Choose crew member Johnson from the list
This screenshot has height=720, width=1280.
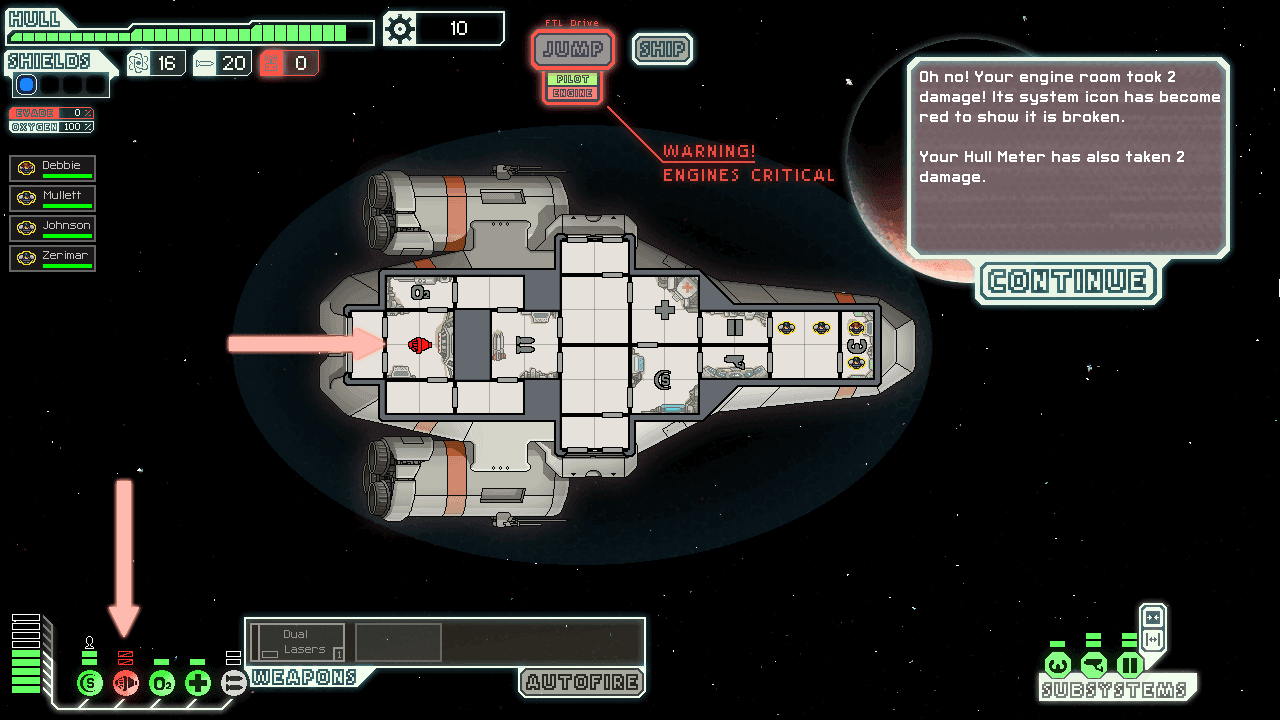pos(53,228)
